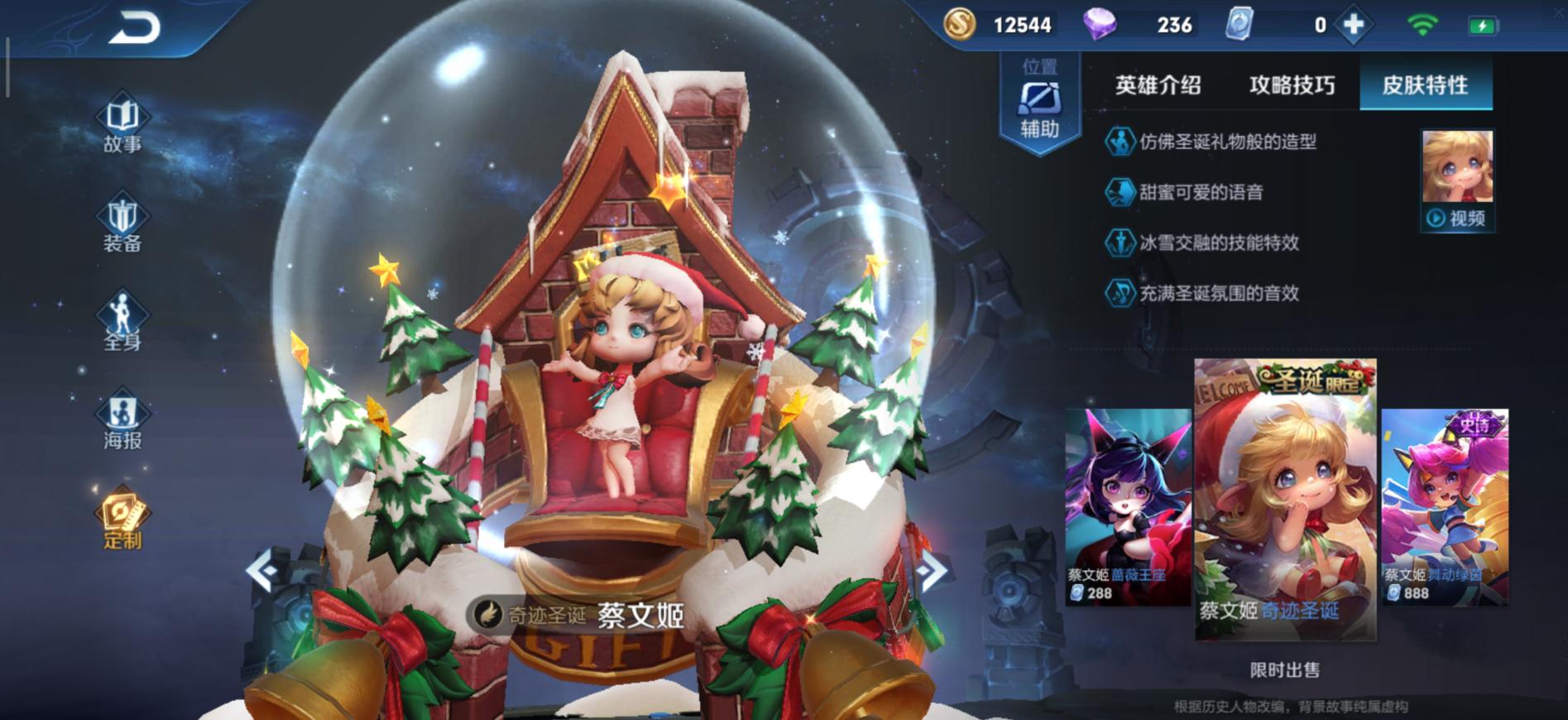This screenshot has width=1568, height=720.
Task: Open the 故事 story section
Action: coord(122,126)
